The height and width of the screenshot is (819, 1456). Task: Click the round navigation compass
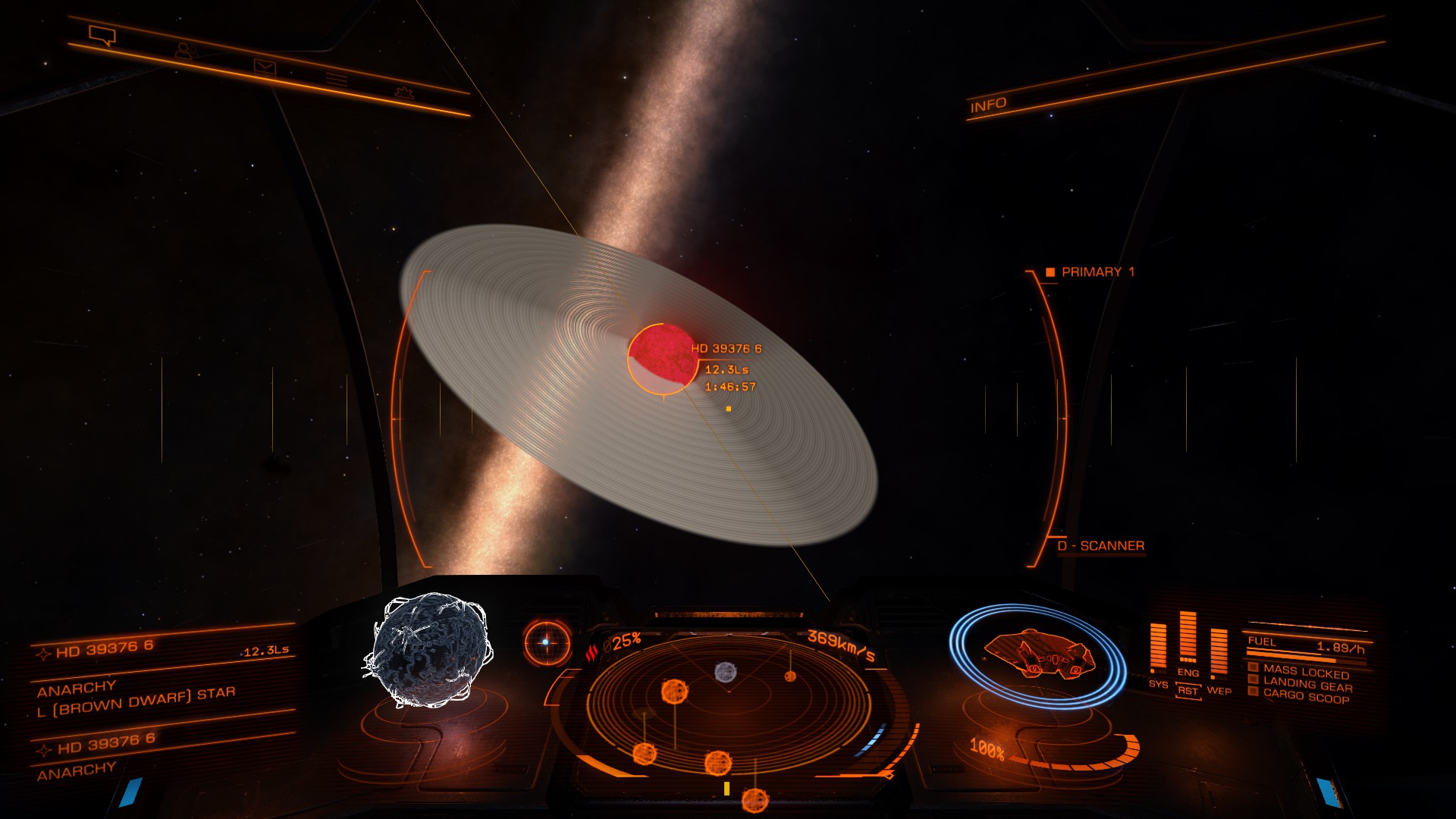tap(546, 642)
